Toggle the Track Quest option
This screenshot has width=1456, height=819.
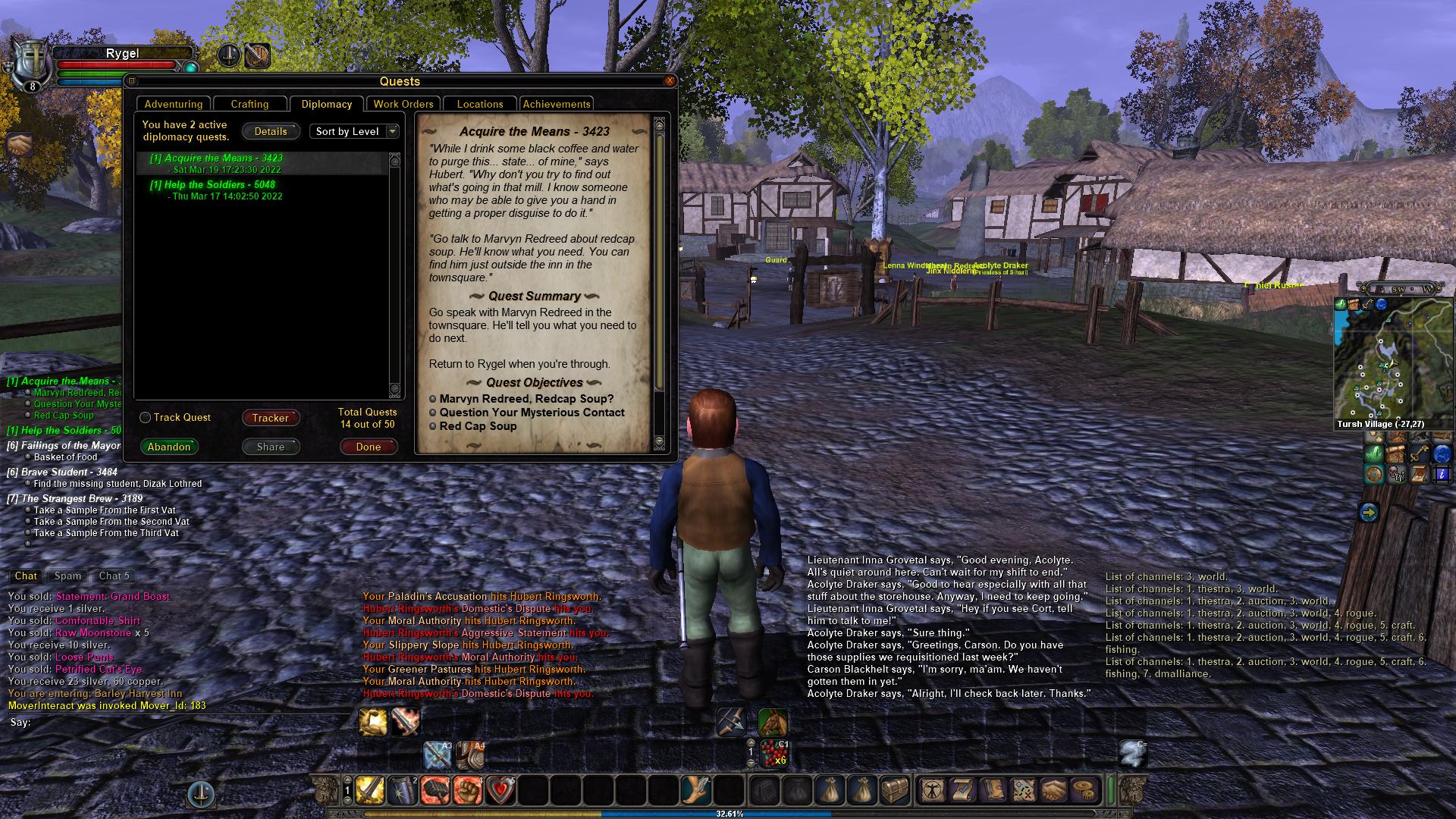(146, 418)
